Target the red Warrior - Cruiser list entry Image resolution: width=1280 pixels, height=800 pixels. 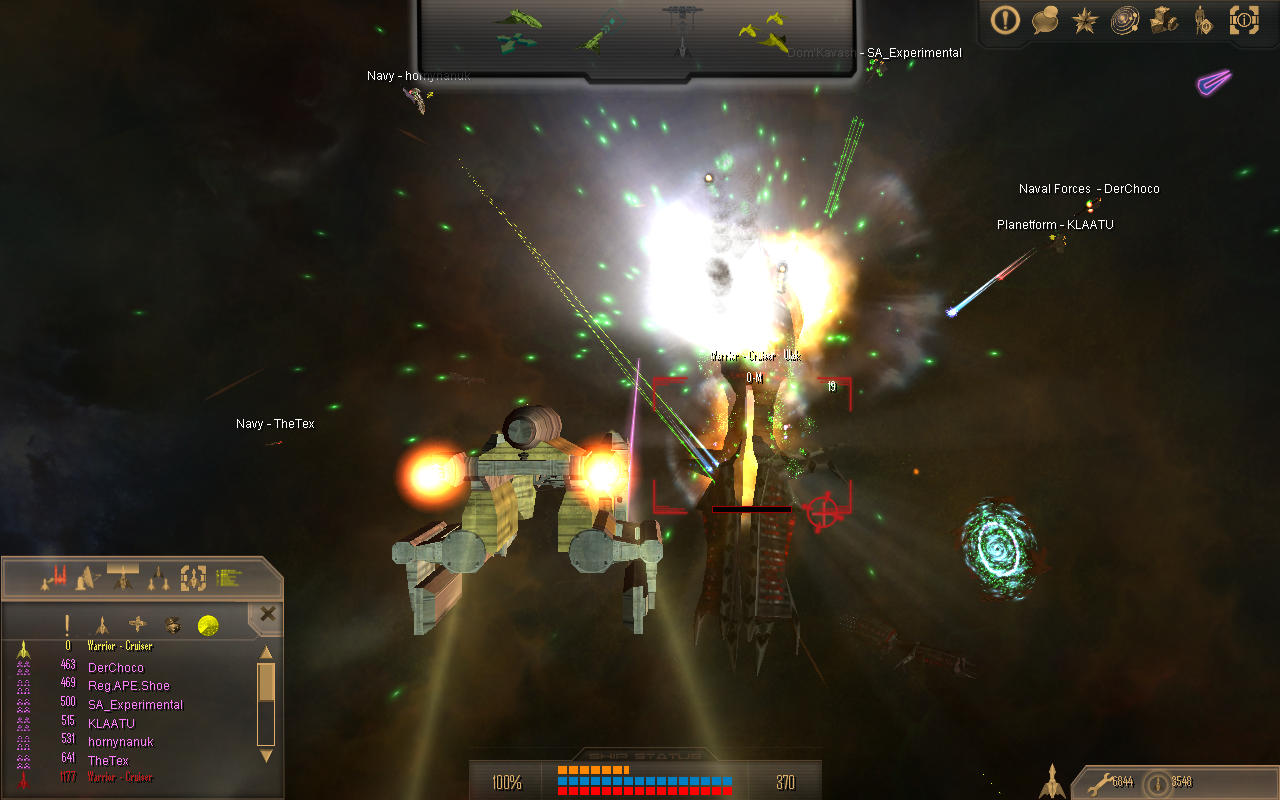point(120,777)
